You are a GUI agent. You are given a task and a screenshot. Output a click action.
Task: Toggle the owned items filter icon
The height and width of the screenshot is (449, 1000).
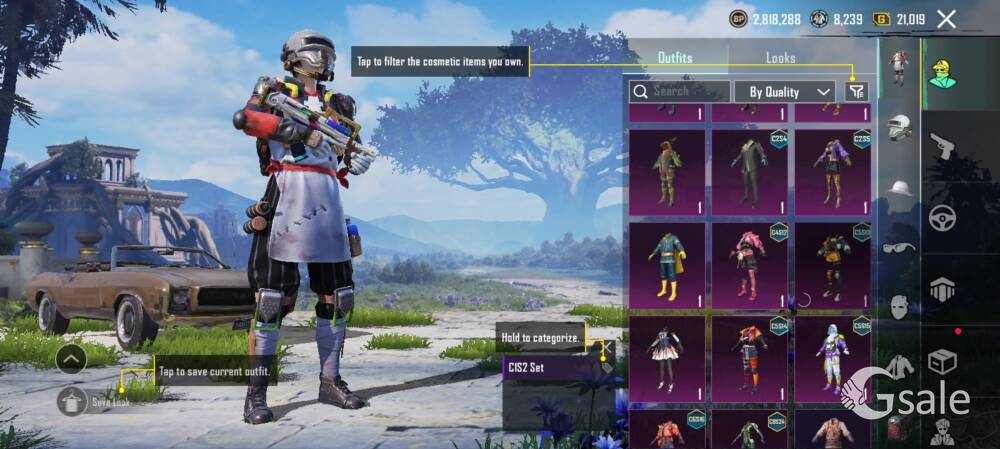click(x=856, y=91)
